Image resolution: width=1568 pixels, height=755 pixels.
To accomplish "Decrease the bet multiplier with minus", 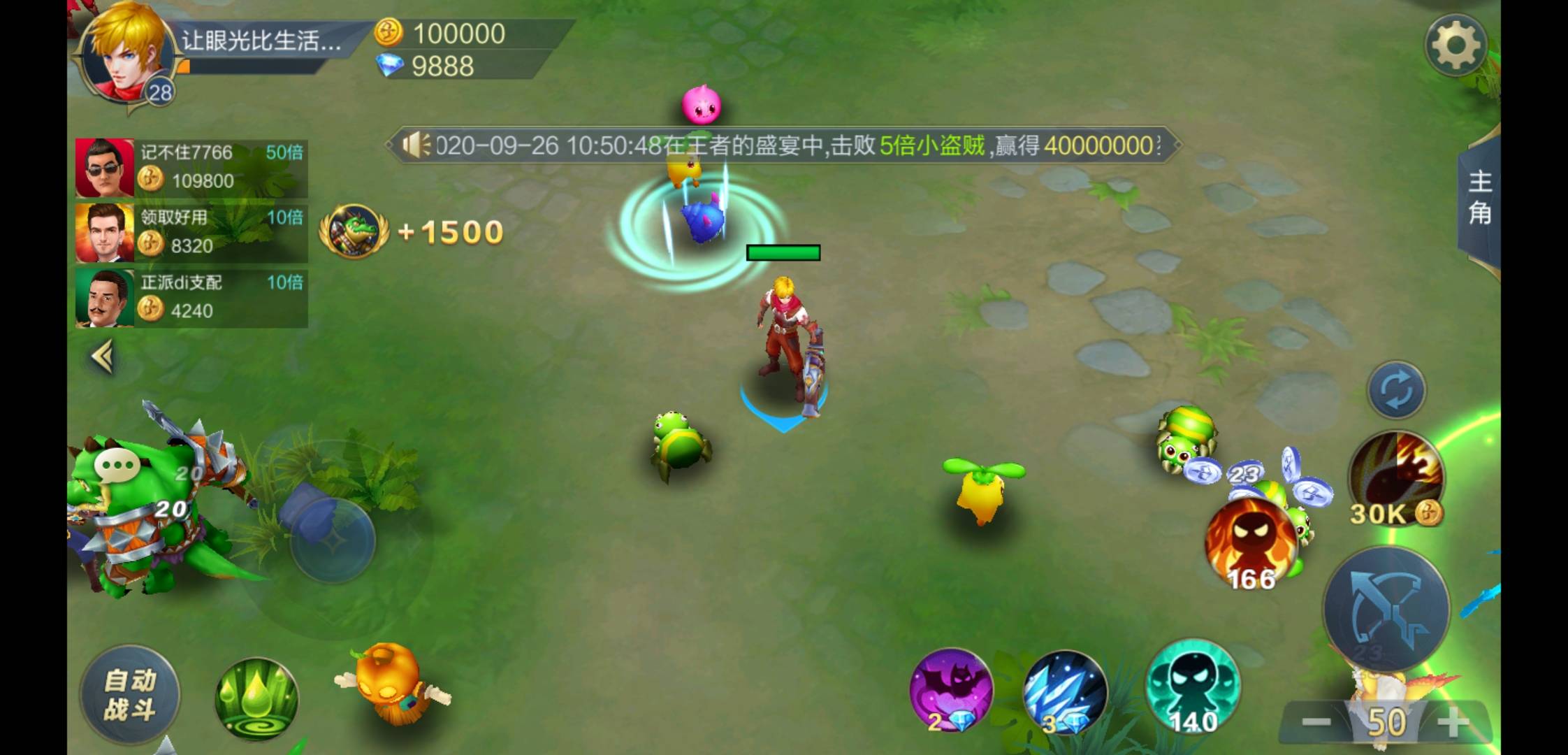I will click(1316, 723).
